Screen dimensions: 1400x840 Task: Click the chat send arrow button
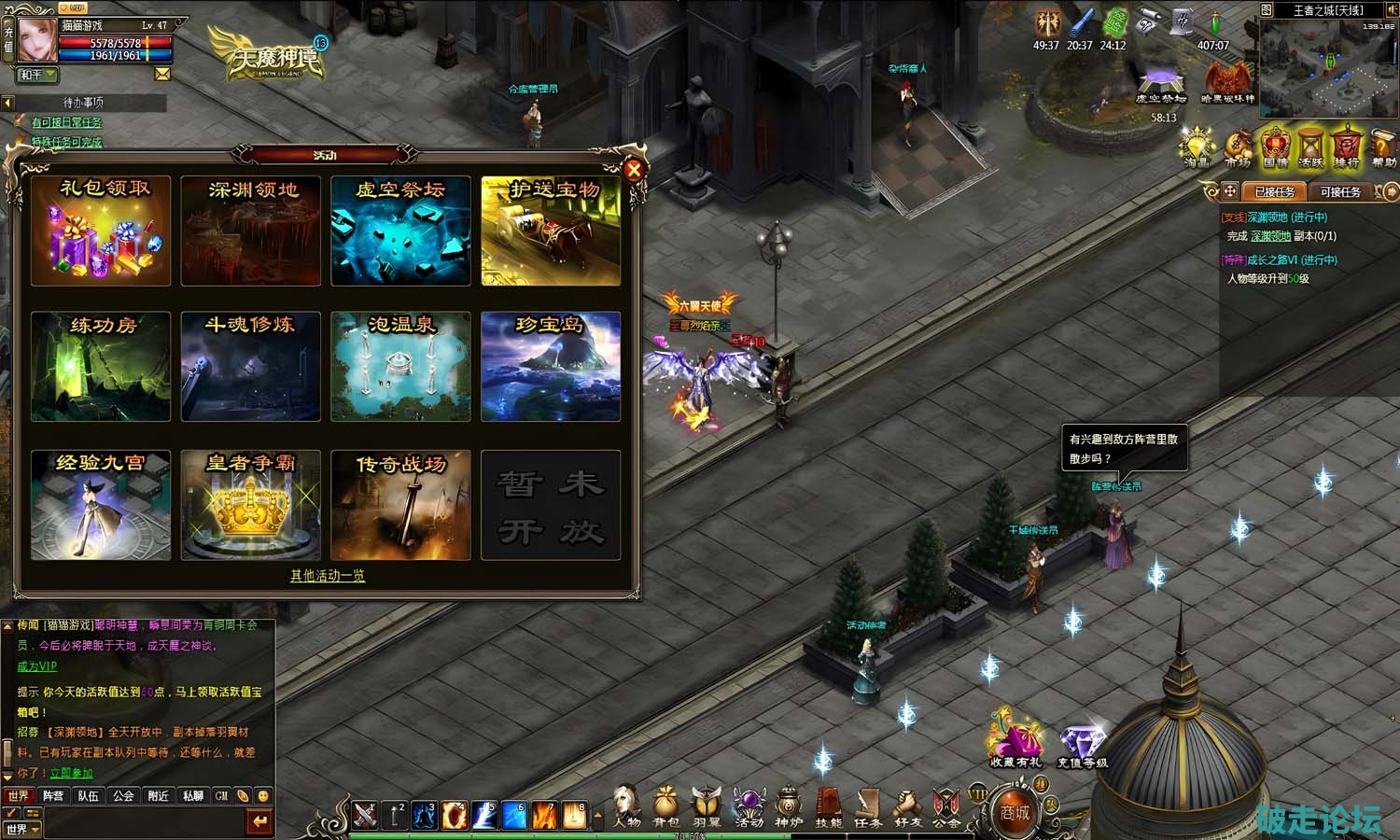pyautogui.click(x=259, y=821)
